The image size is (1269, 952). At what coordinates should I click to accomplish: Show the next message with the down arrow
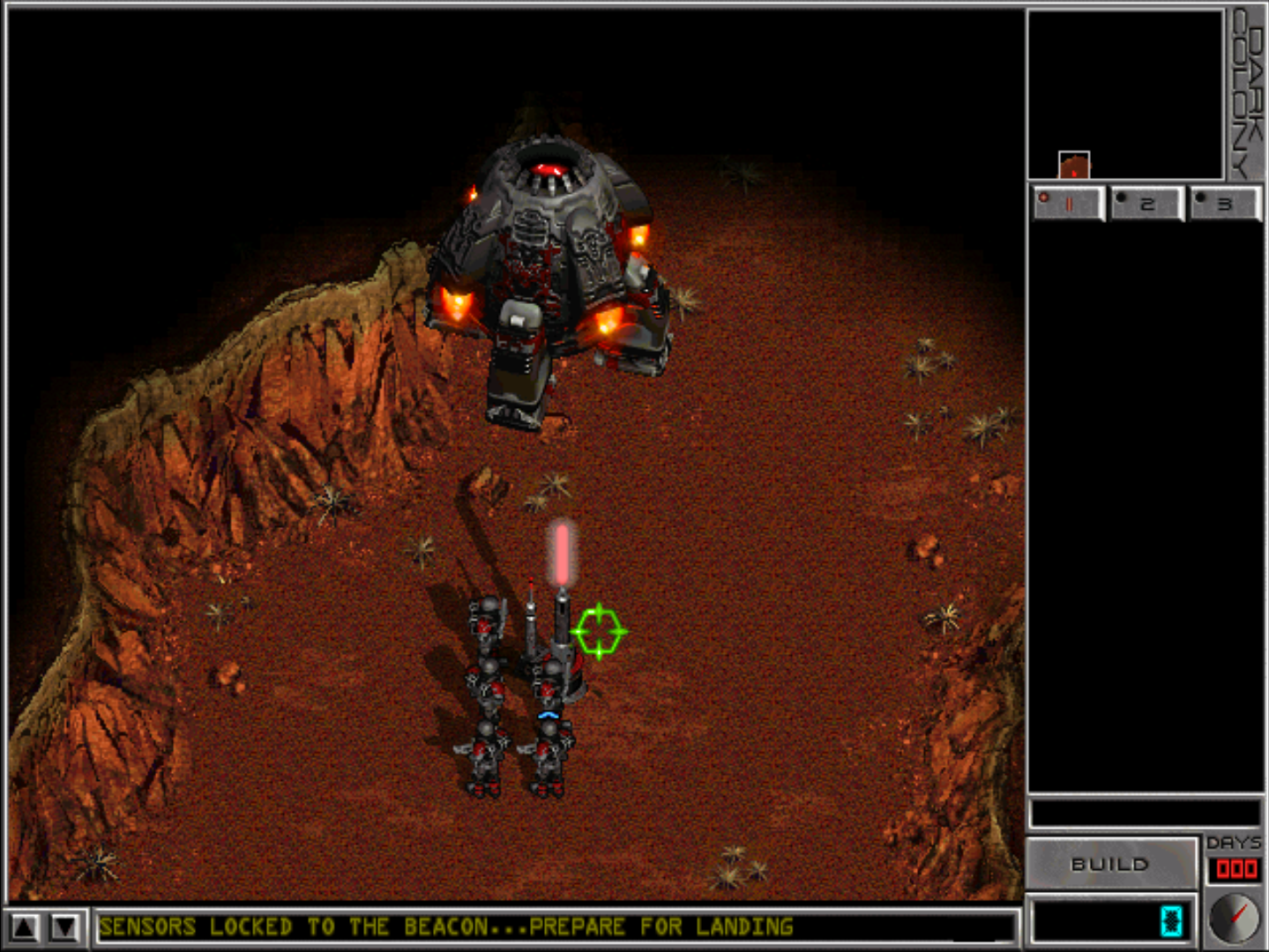click(65, 926)
